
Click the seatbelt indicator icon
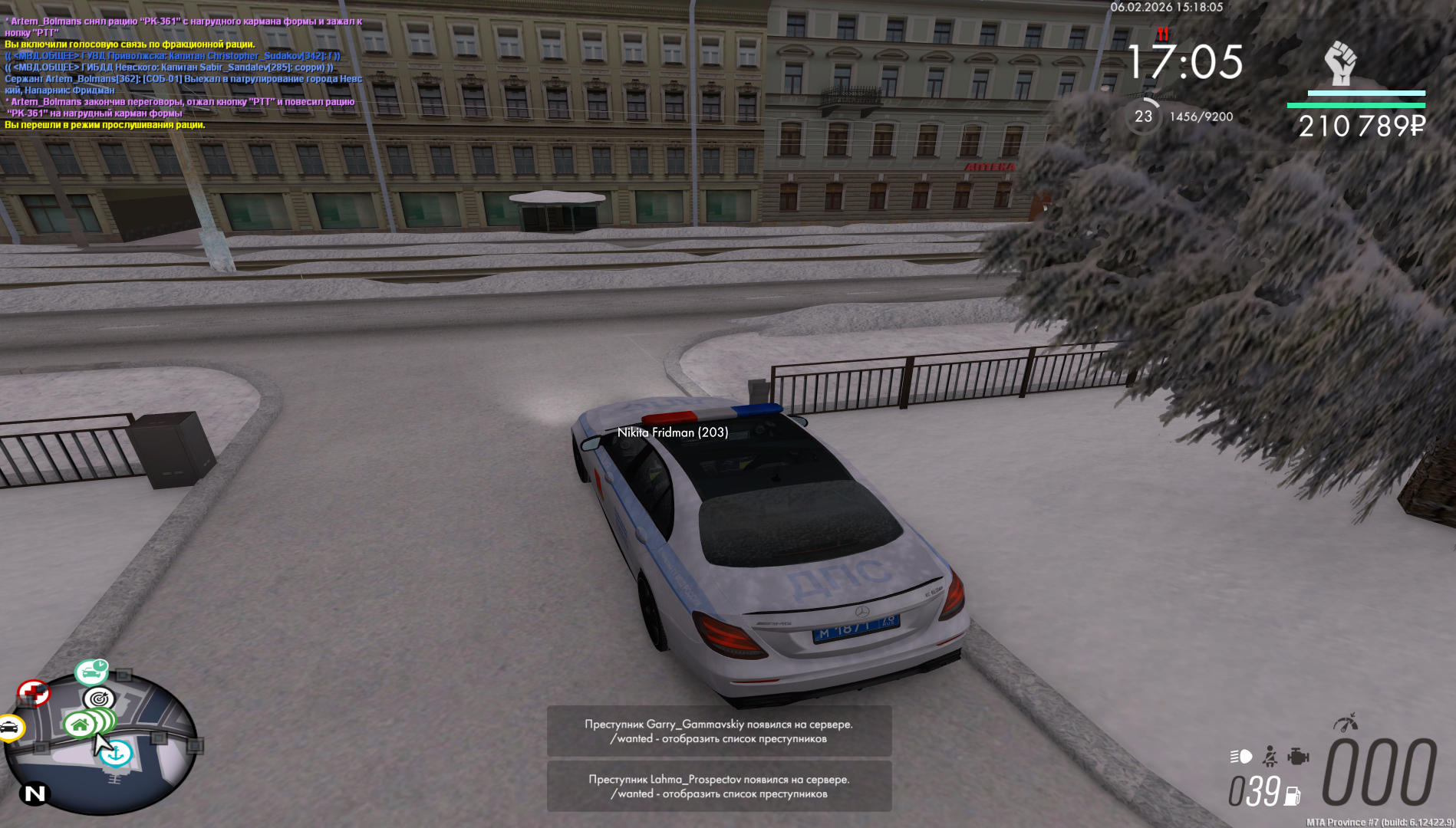(1270, 757)
